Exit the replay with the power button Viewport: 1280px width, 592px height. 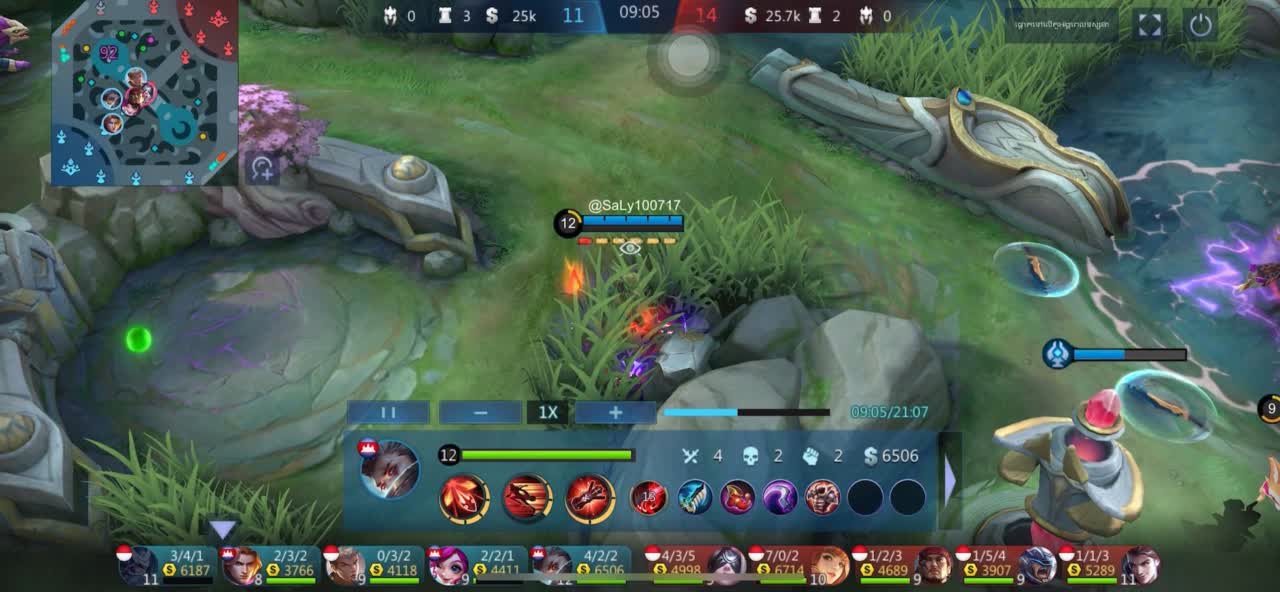point(1200,25)
